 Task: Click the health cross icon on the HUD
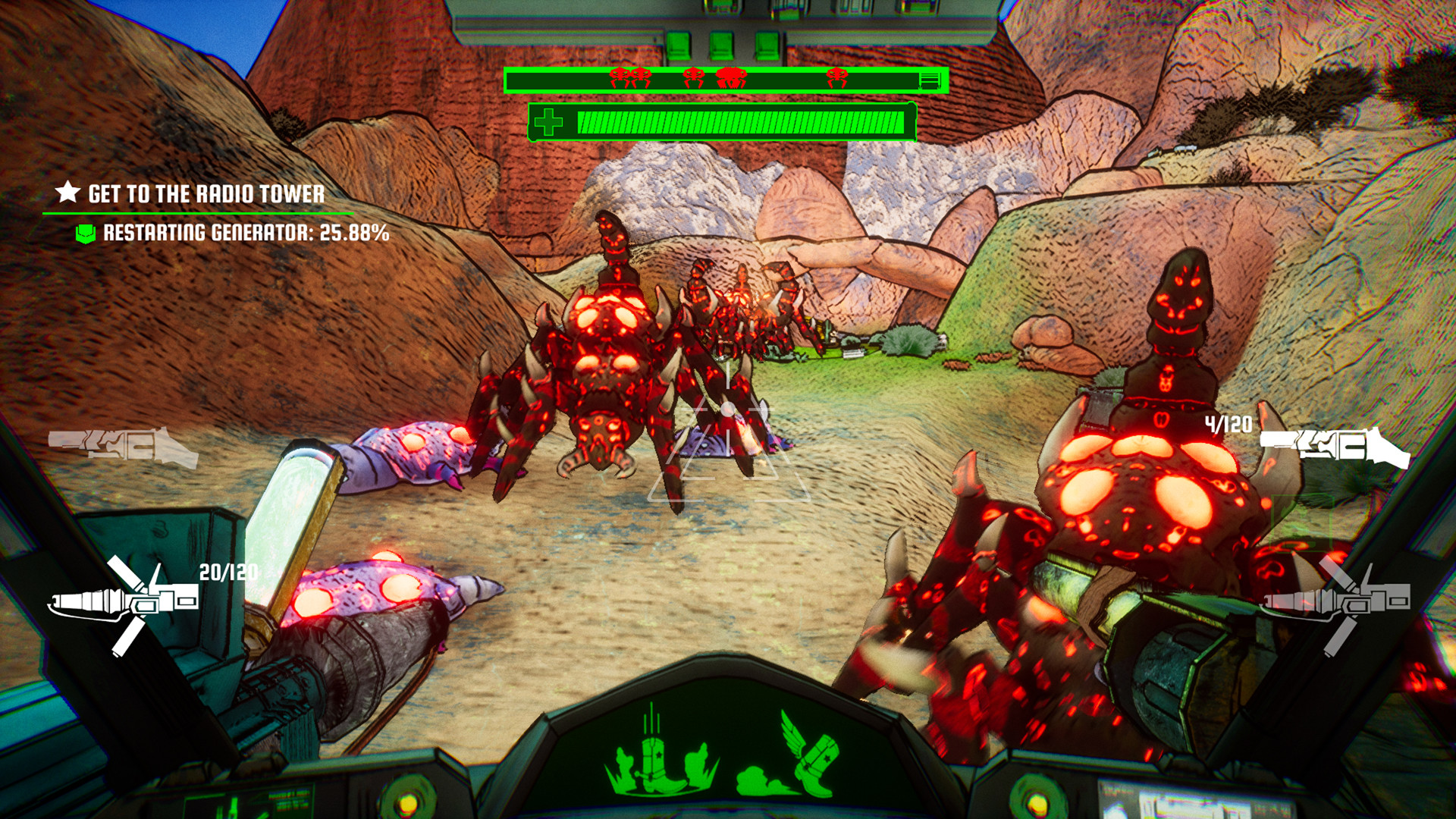(x=548, y=121)
